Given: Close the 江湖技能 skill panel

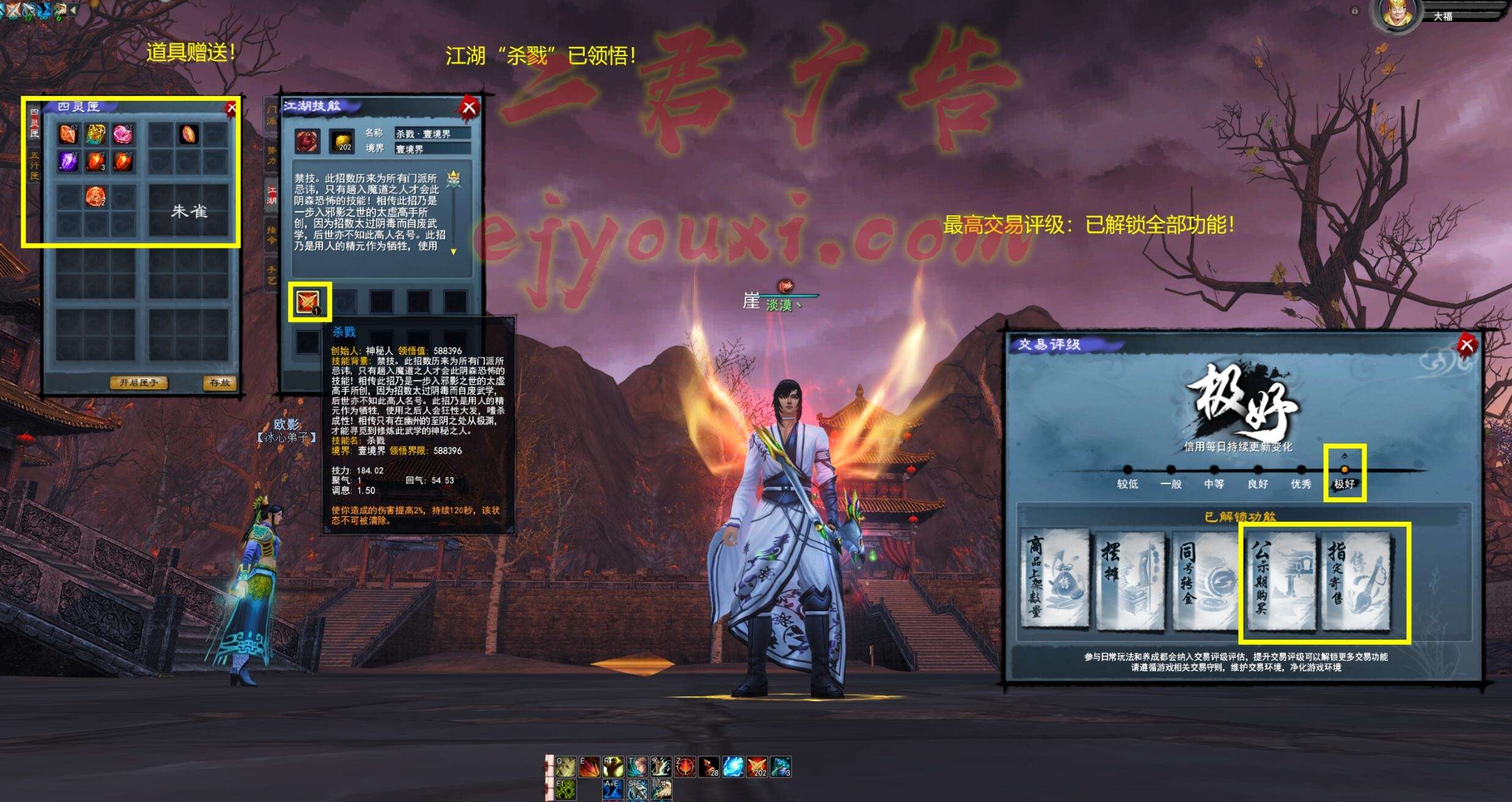Looking at the screenshot, I should [x=469, y=108].
